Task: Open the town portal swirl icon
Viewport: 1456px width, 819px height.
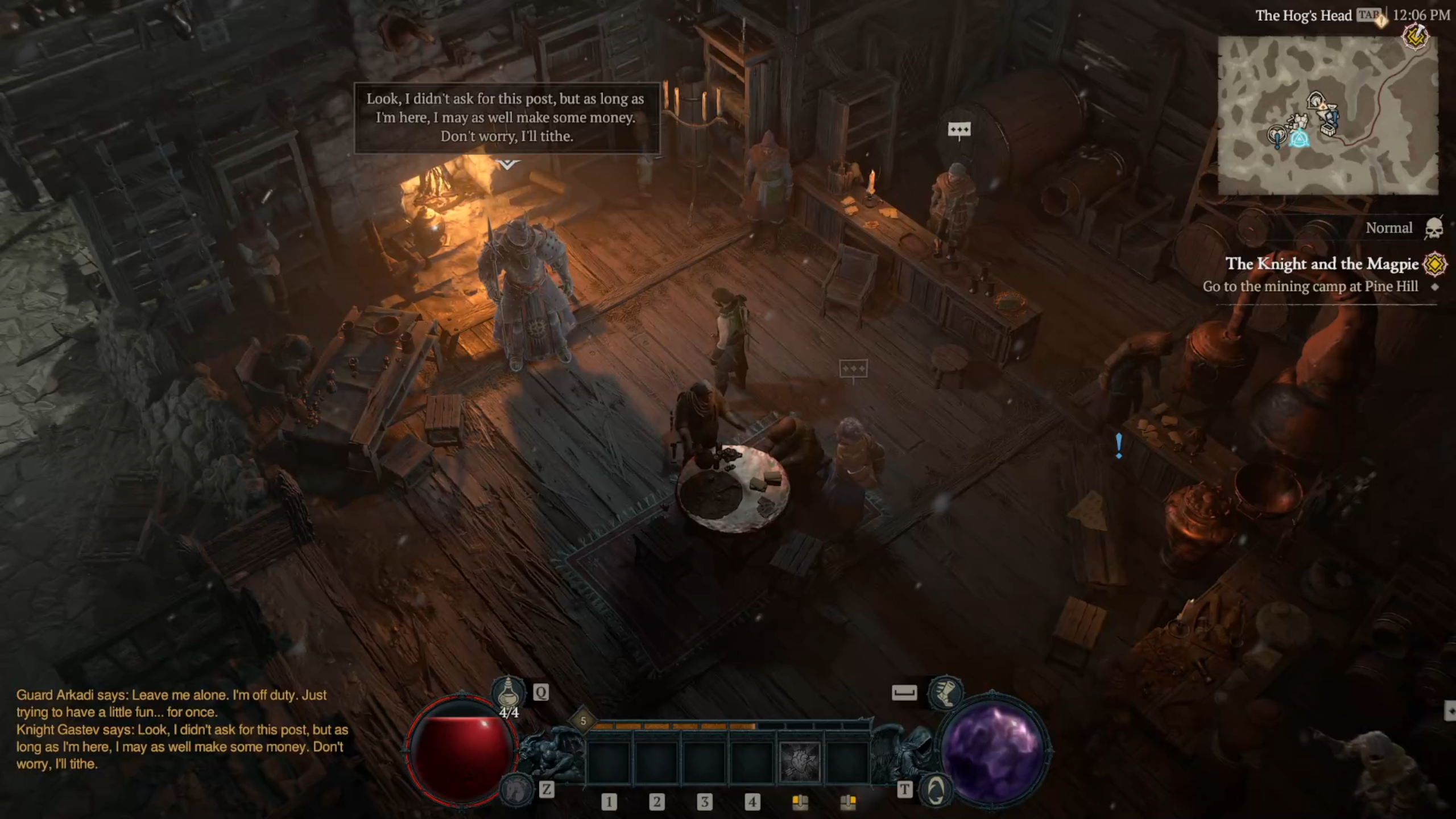Action: (936, 789)
